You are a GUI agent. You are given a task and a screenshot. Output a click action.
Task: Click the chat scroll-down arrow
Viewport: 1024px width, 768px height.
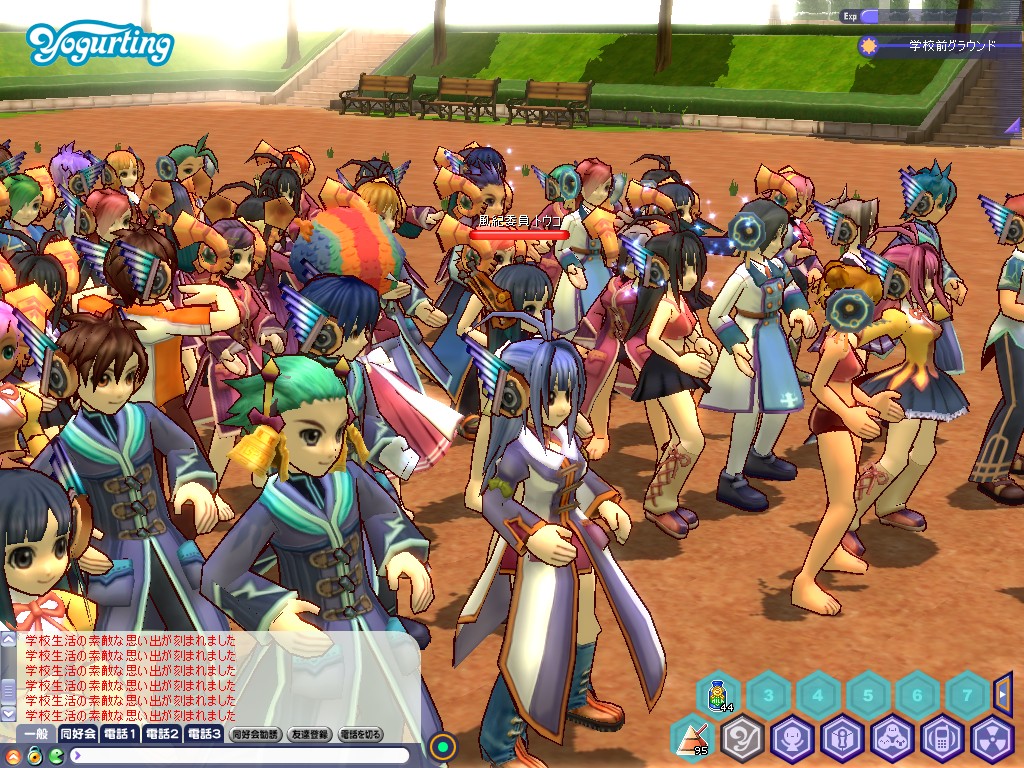click(9, 714)
